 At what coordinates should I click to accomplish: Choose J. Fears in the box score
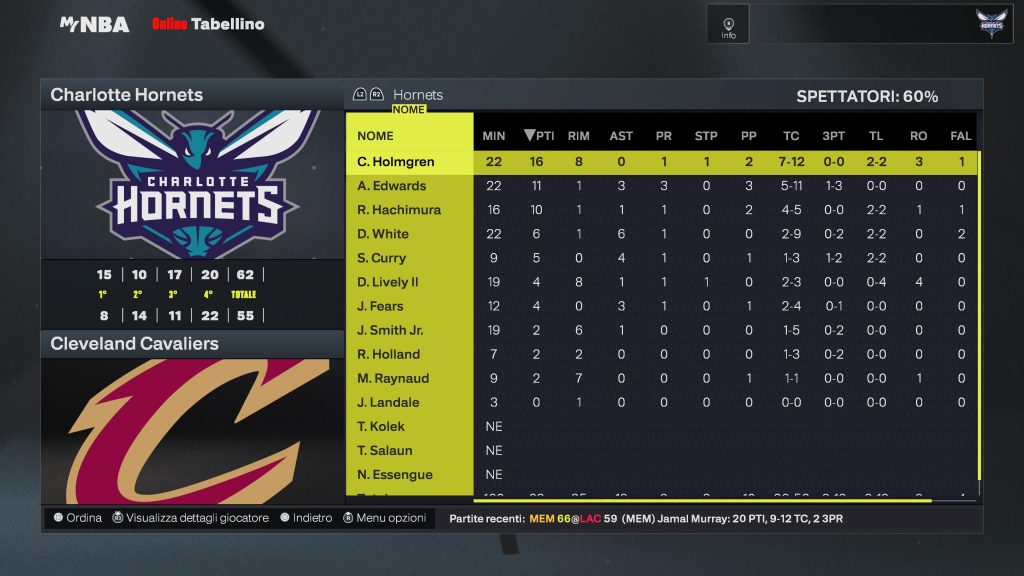pos(381,306)
